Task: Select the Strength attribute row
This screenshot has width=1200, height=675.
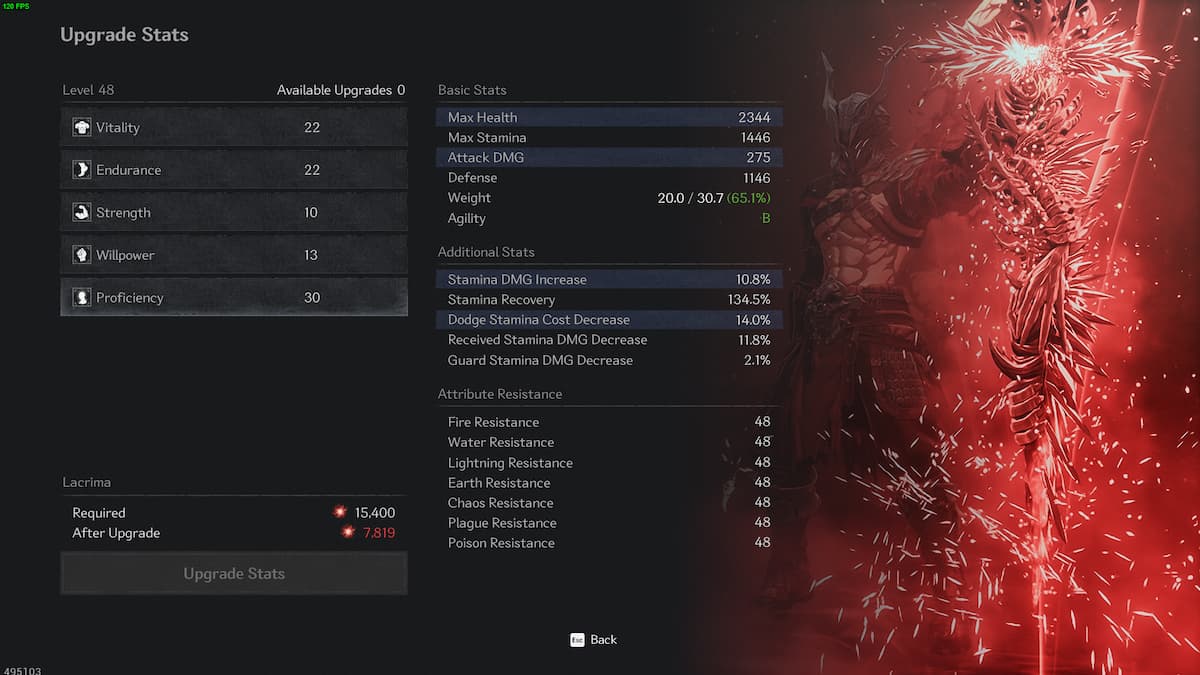Action: [x=234, y=213]
